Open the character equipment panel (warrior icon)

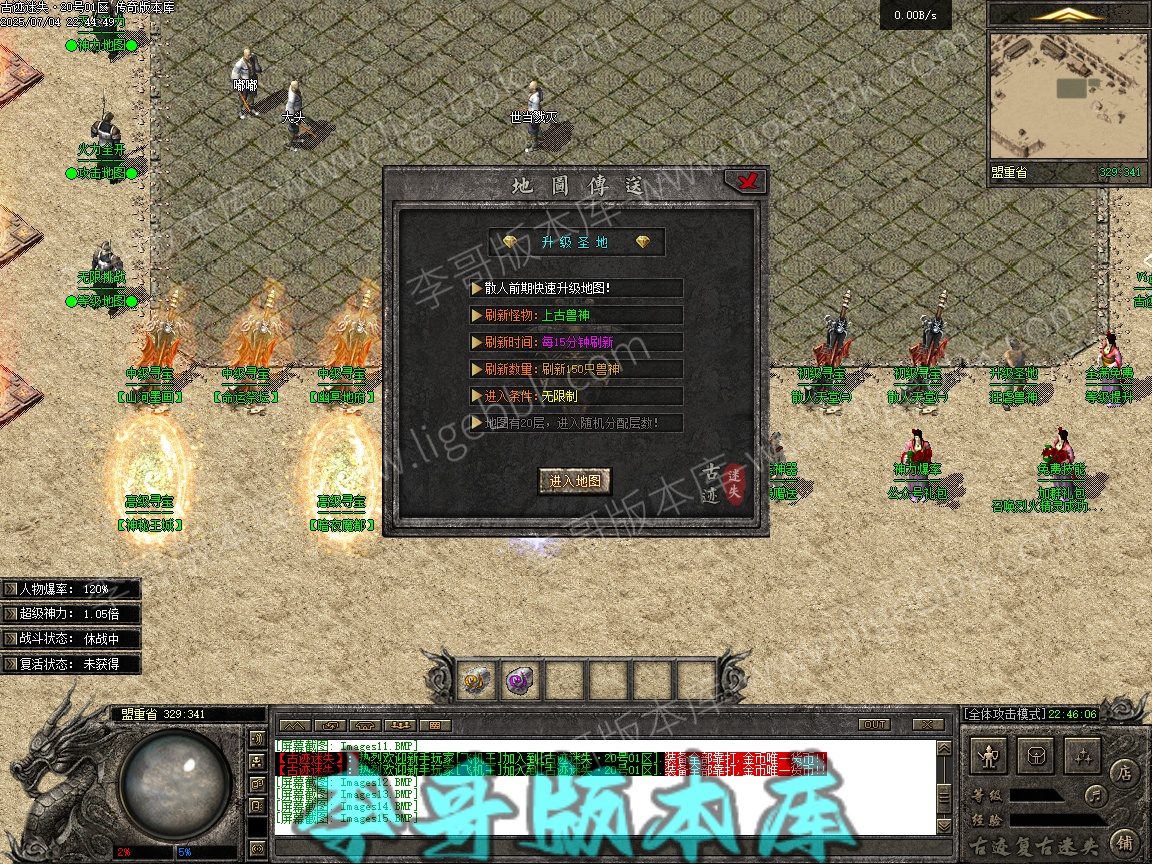tap(990, 756)
